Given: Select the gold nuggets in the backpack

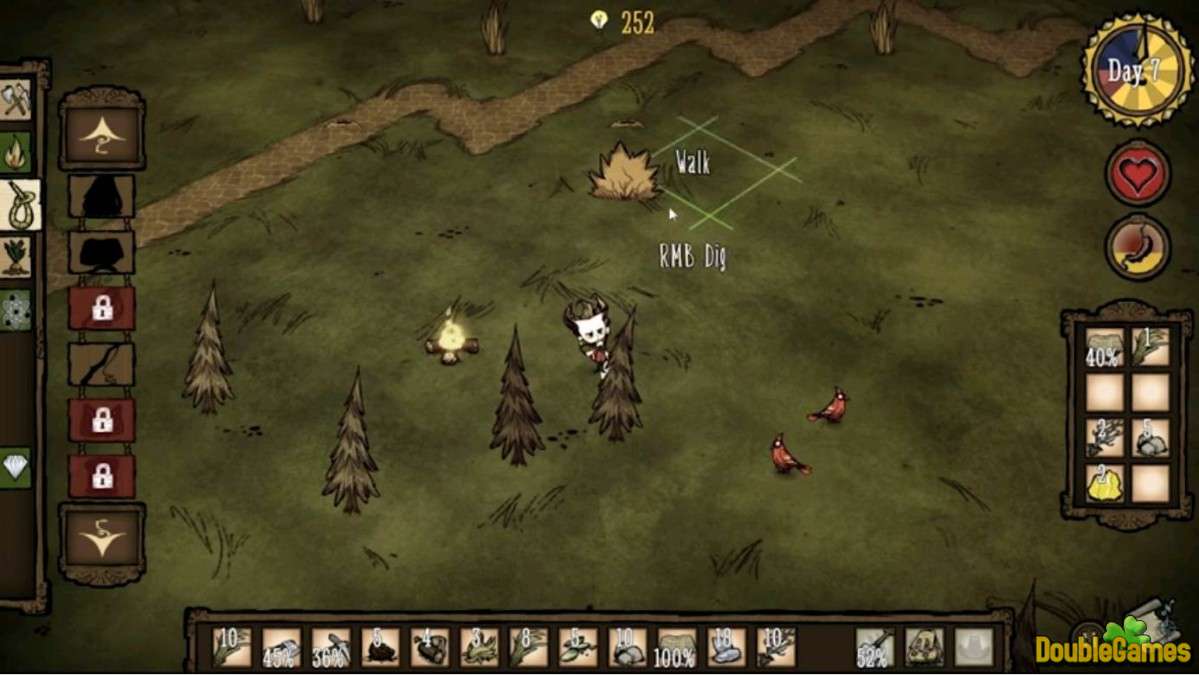Looking at the screenshot, I should [1105, 483].
